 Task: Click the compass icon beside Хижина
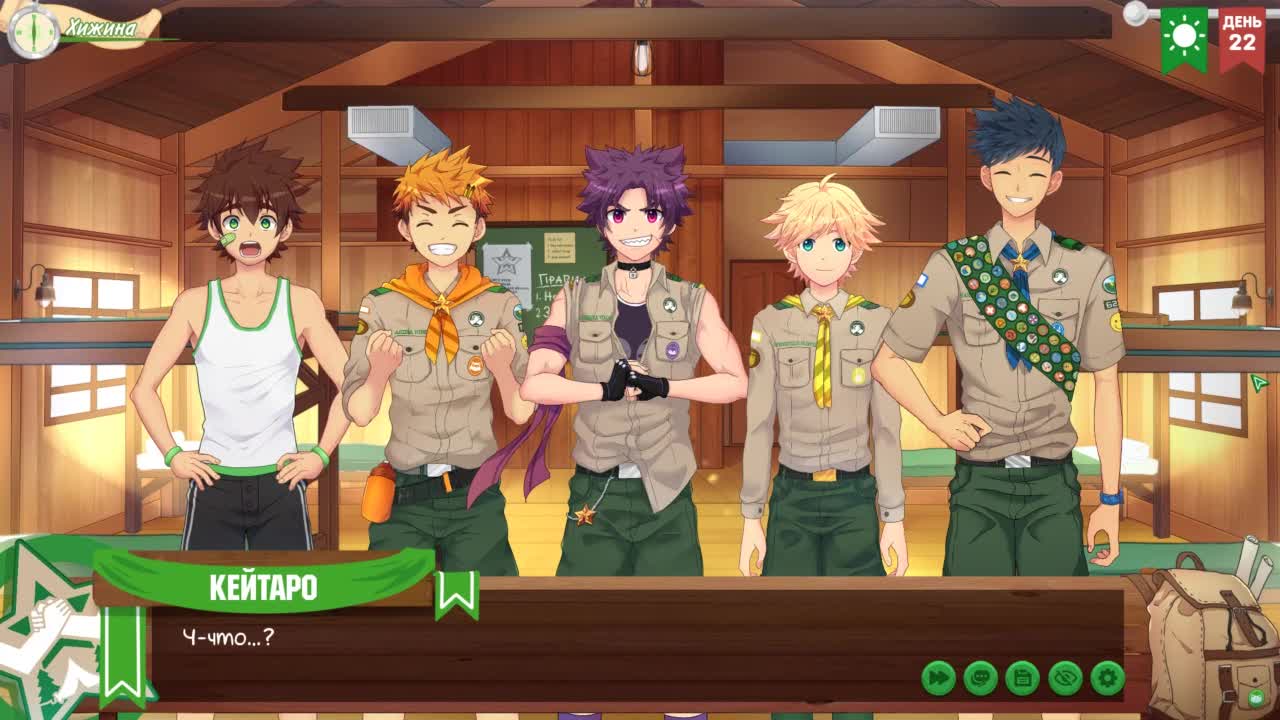click(33, 30)
